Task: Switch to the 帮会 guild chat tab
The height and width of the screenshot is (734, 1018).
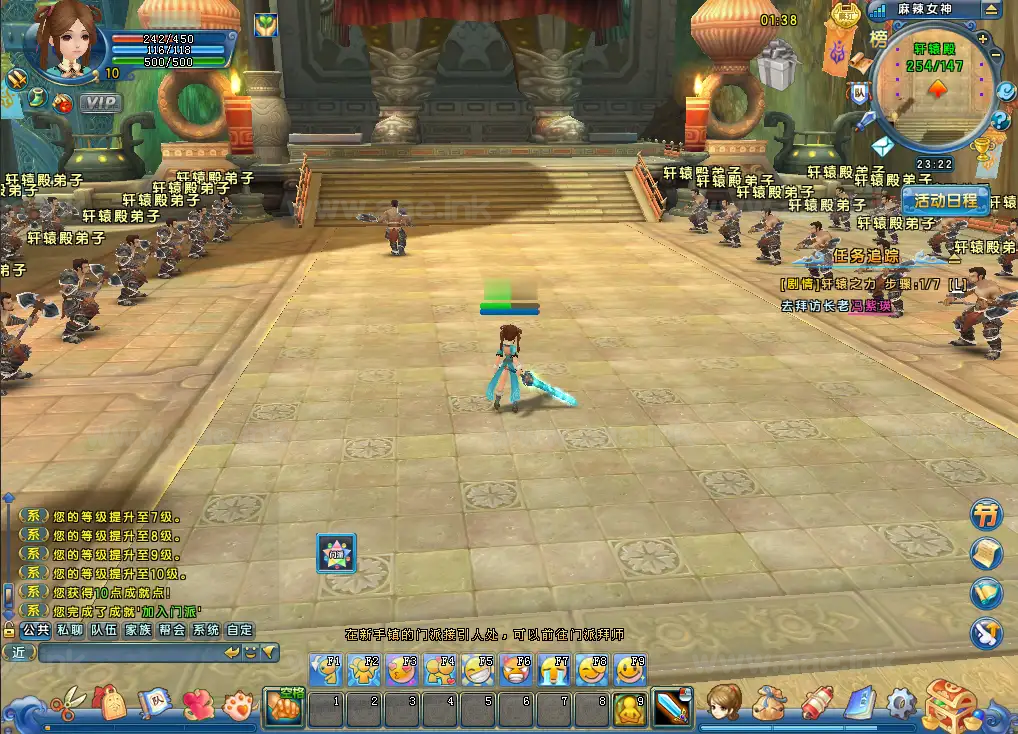Action: (x=171, y=630)
